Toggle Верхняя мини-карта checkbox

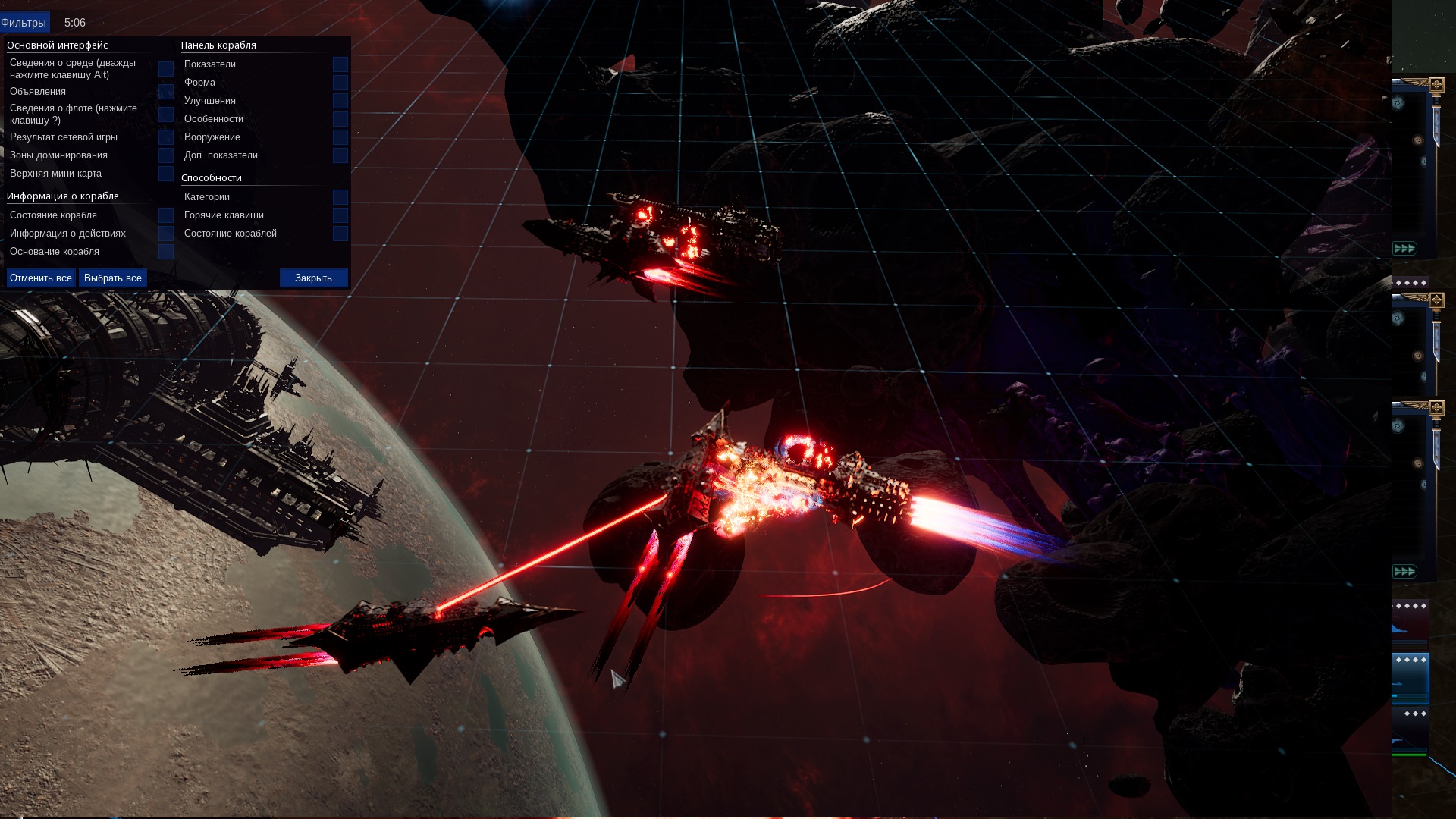166,174
